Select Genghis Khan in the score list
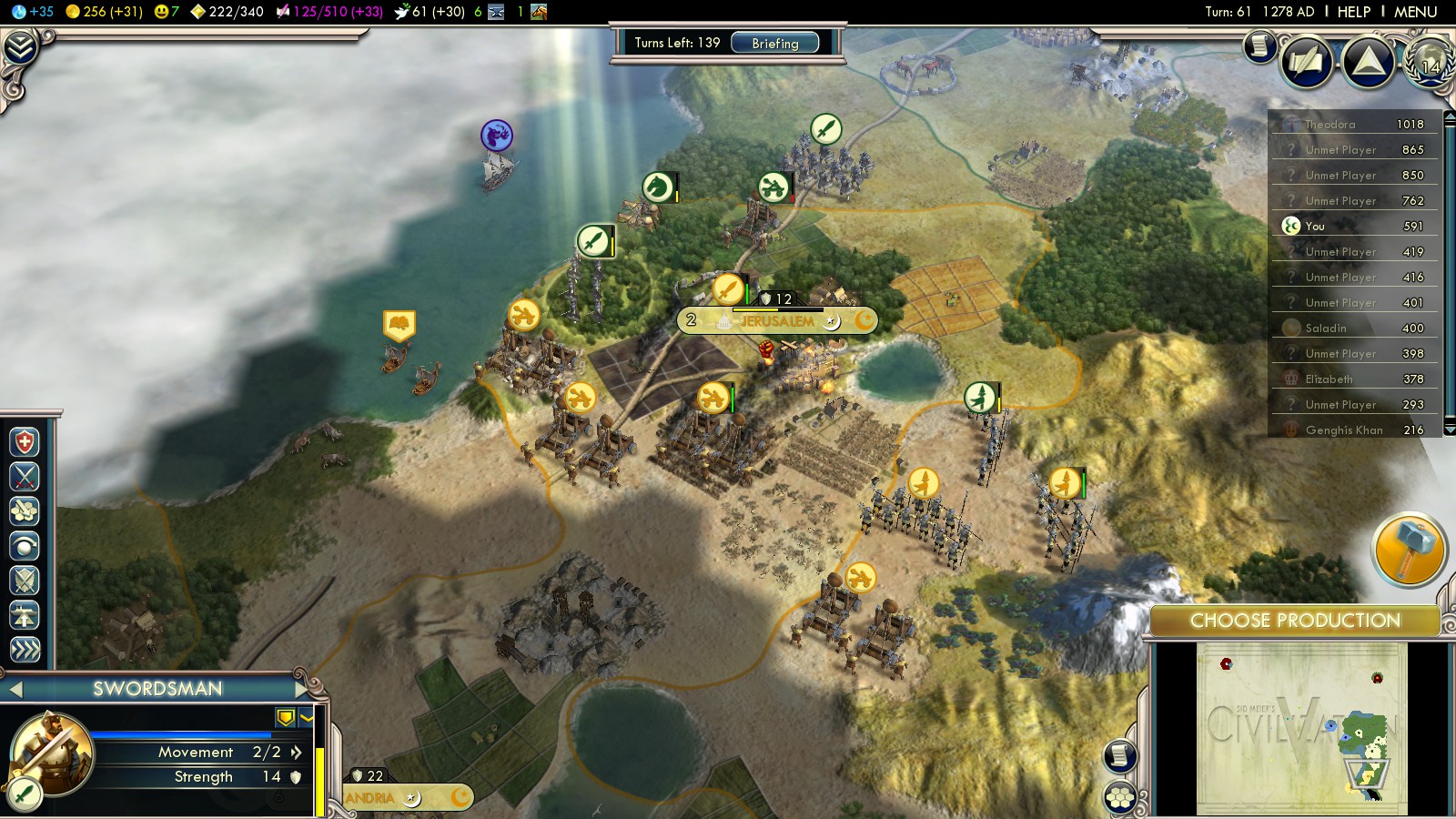The height and width of the screenshot is (819, 1456). click(1343, 430)
